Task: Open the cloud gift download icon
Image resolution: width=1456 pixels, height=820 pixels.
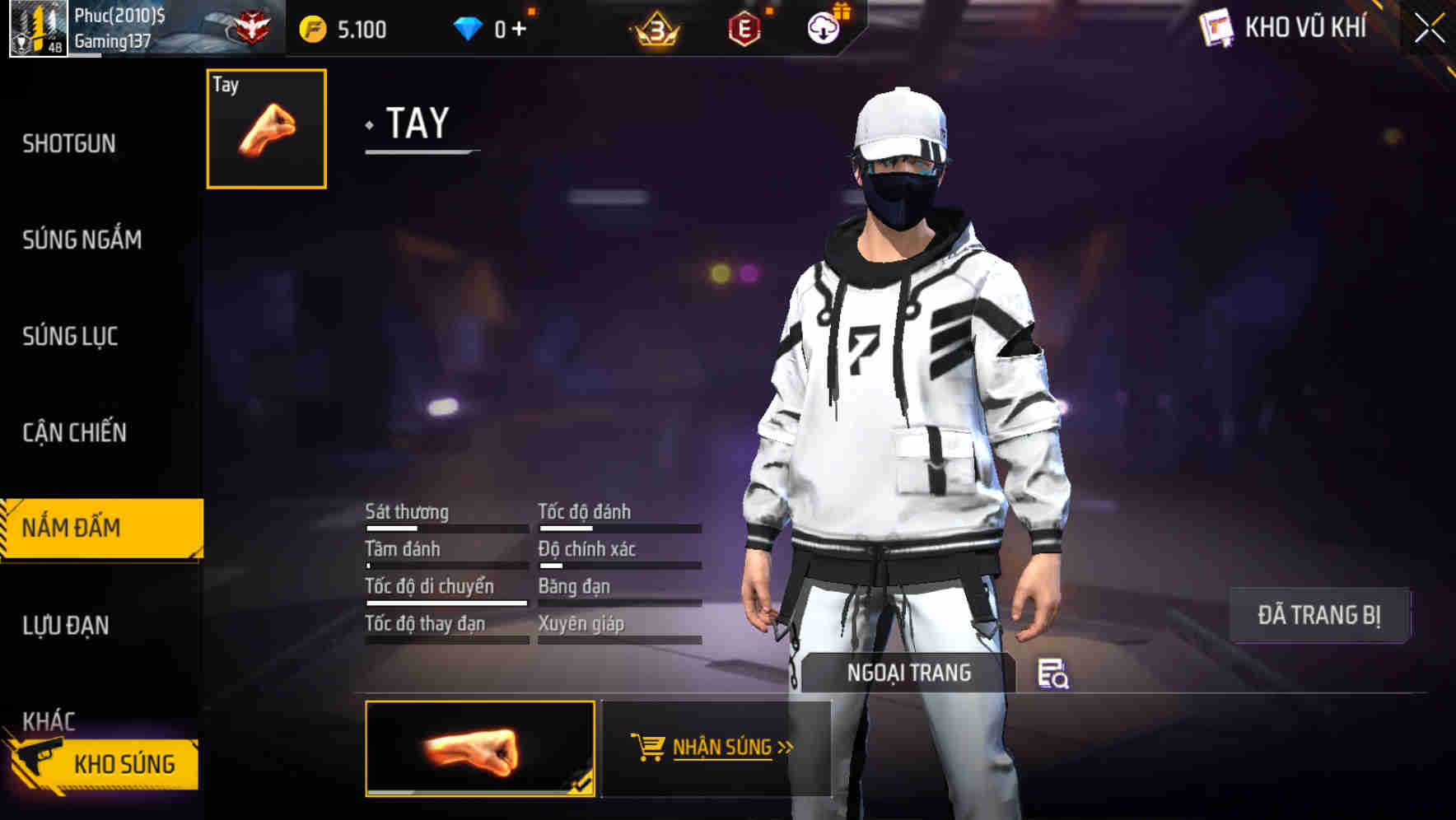Action: (822, 29)
